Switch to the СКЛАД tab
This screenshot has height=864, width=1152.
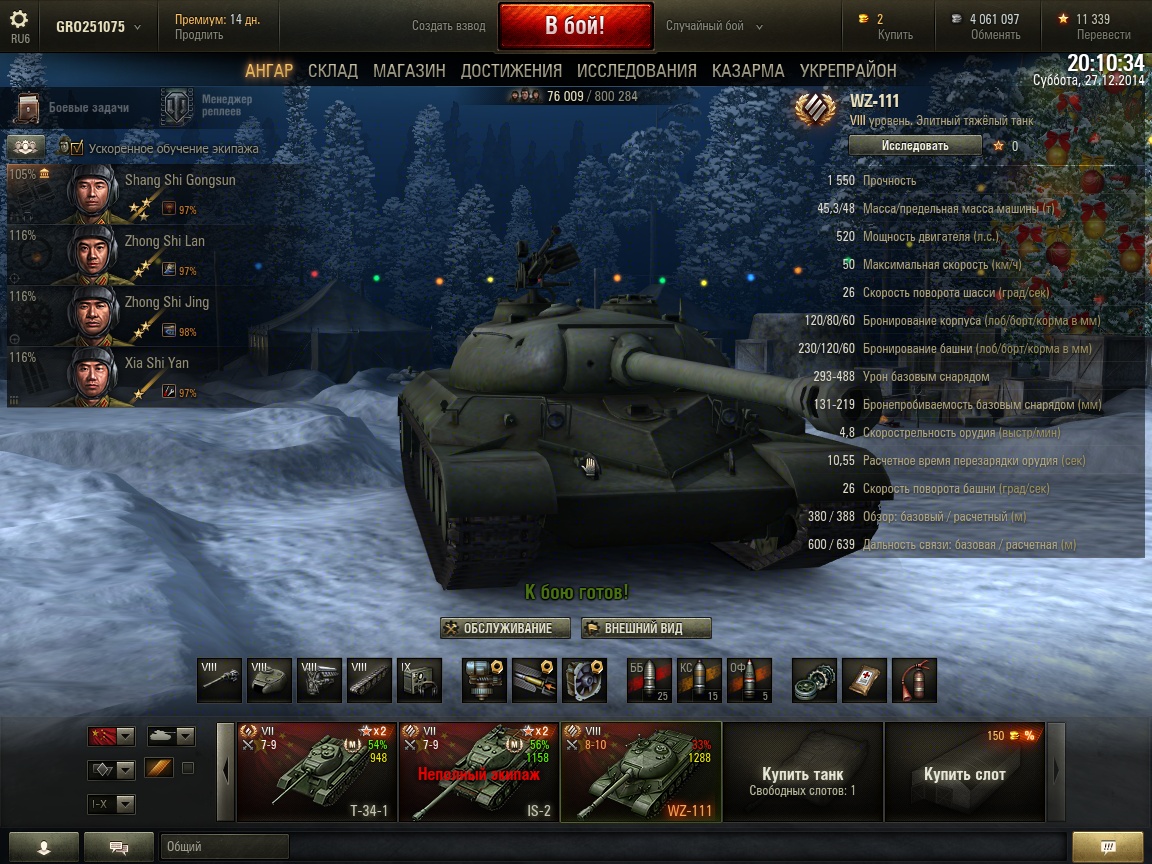(333, 71)
